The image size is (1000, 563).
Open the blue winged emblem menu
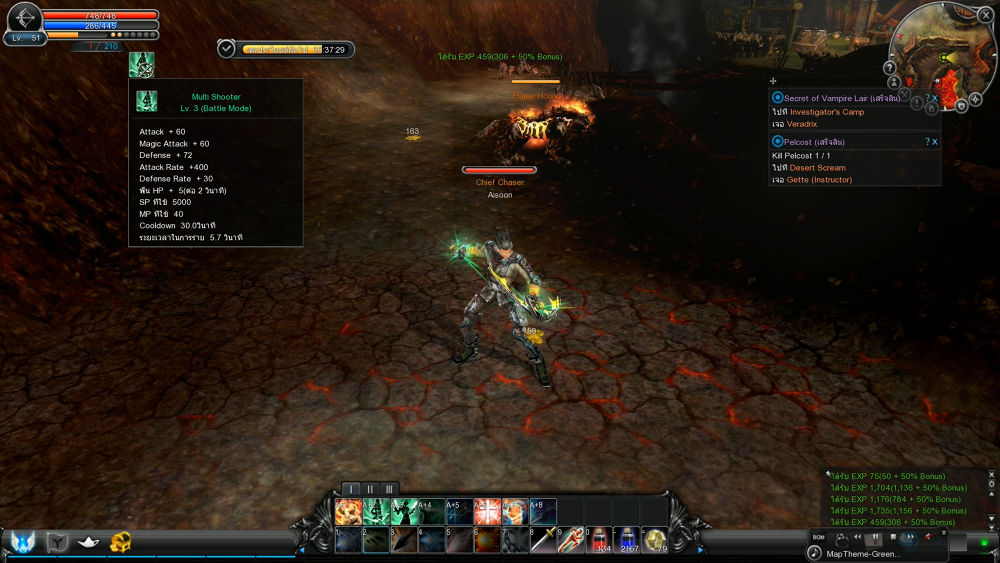pos(22,542)
